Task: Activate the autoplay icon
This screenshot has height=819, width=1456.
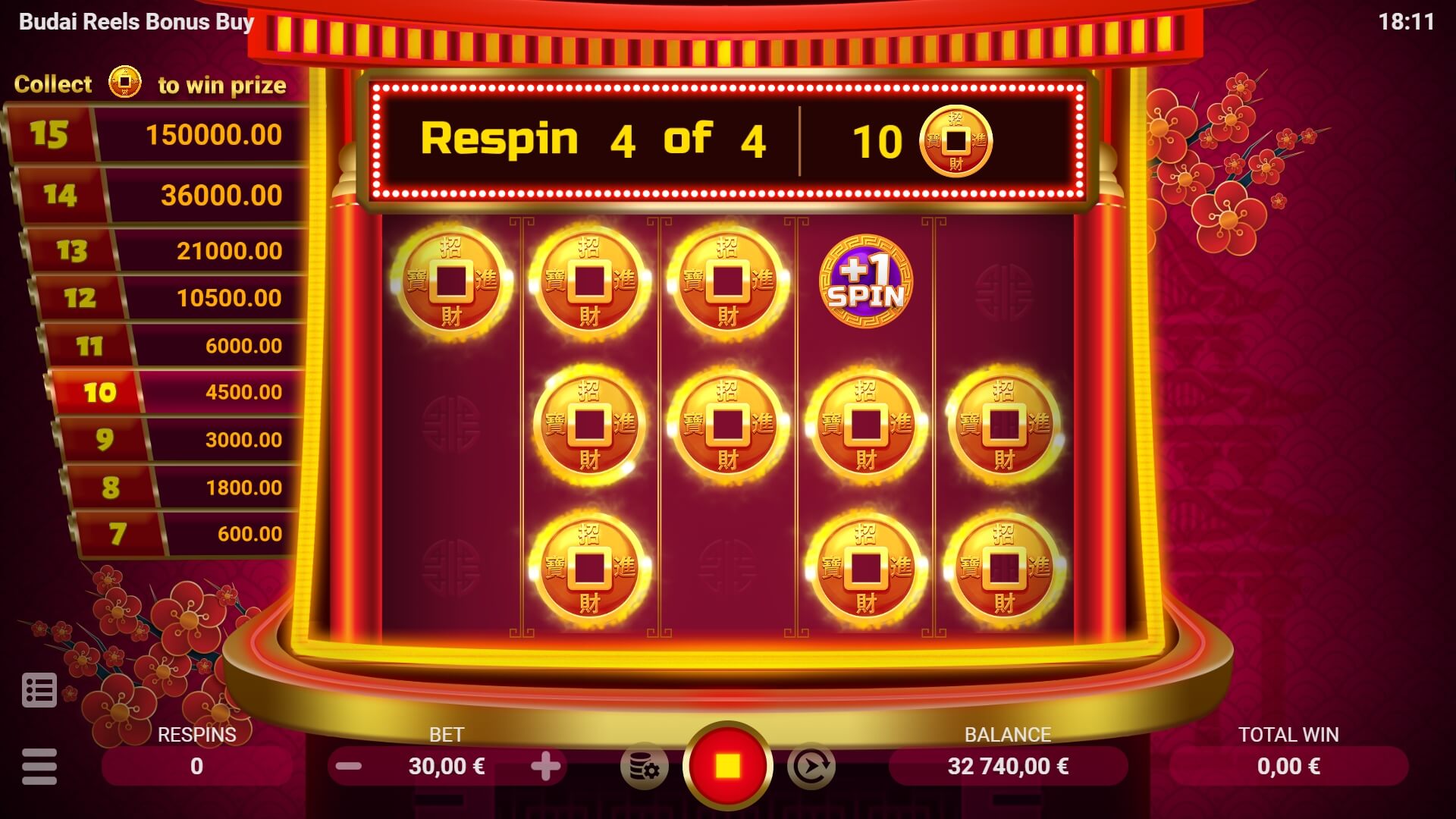Action: (811, 765)
